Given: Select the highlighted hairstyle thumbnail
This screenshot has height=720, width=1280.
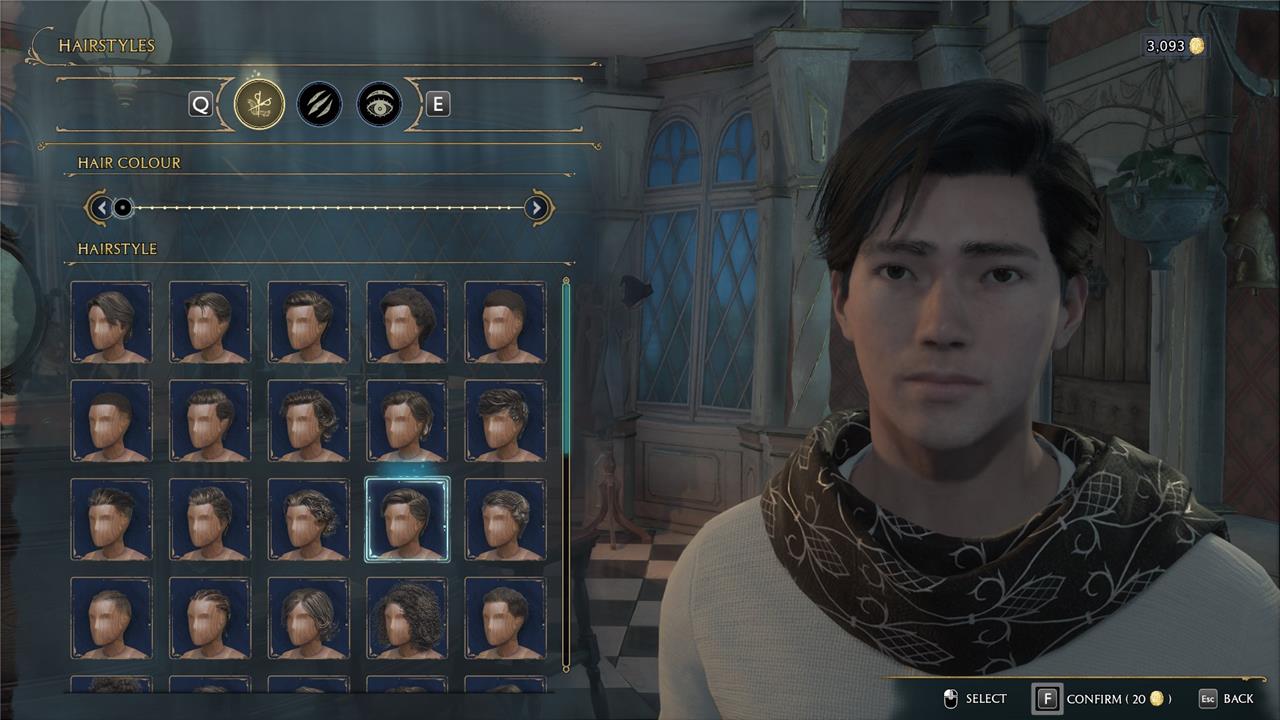Looking at the screenshot, I should point(407,519).
